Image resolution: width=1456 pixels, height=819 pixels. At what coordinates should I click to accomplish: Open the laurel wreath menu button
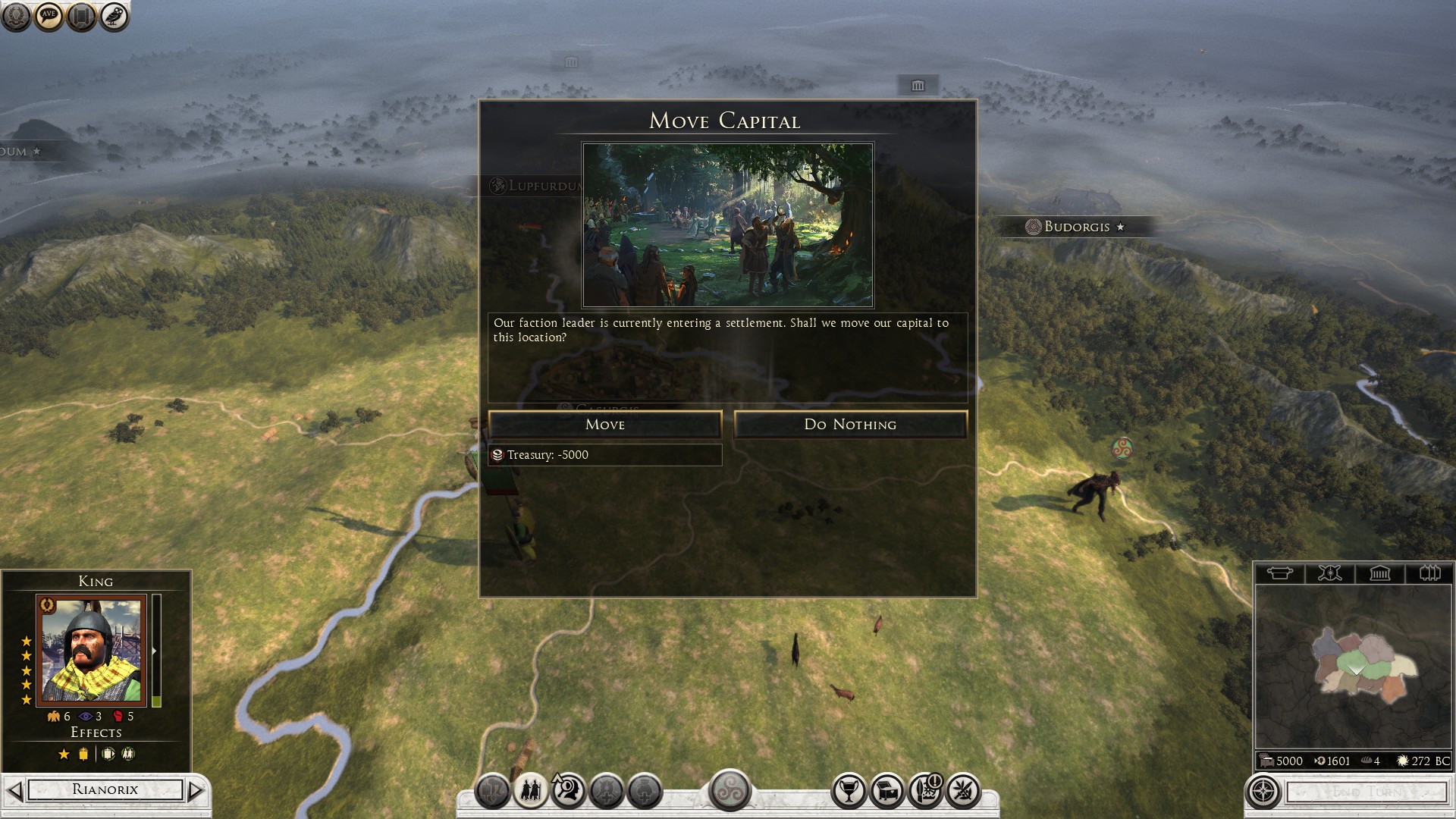16,16
